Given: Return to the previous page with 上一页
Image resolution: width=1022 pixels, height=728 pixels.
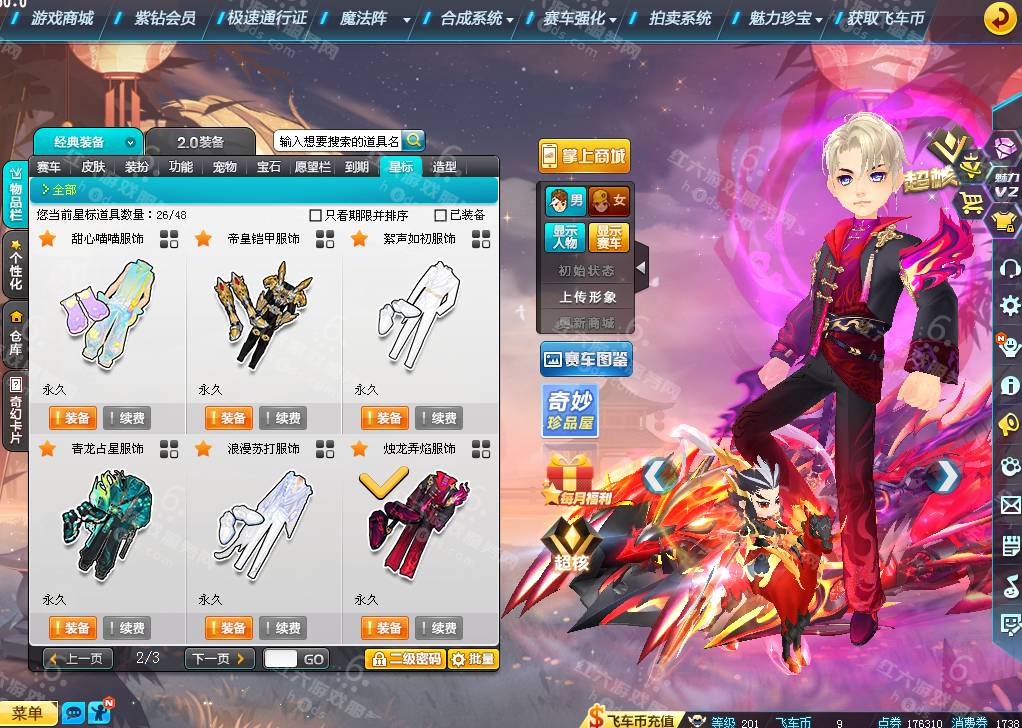Looking at the screenshot, I should (78, 659).
